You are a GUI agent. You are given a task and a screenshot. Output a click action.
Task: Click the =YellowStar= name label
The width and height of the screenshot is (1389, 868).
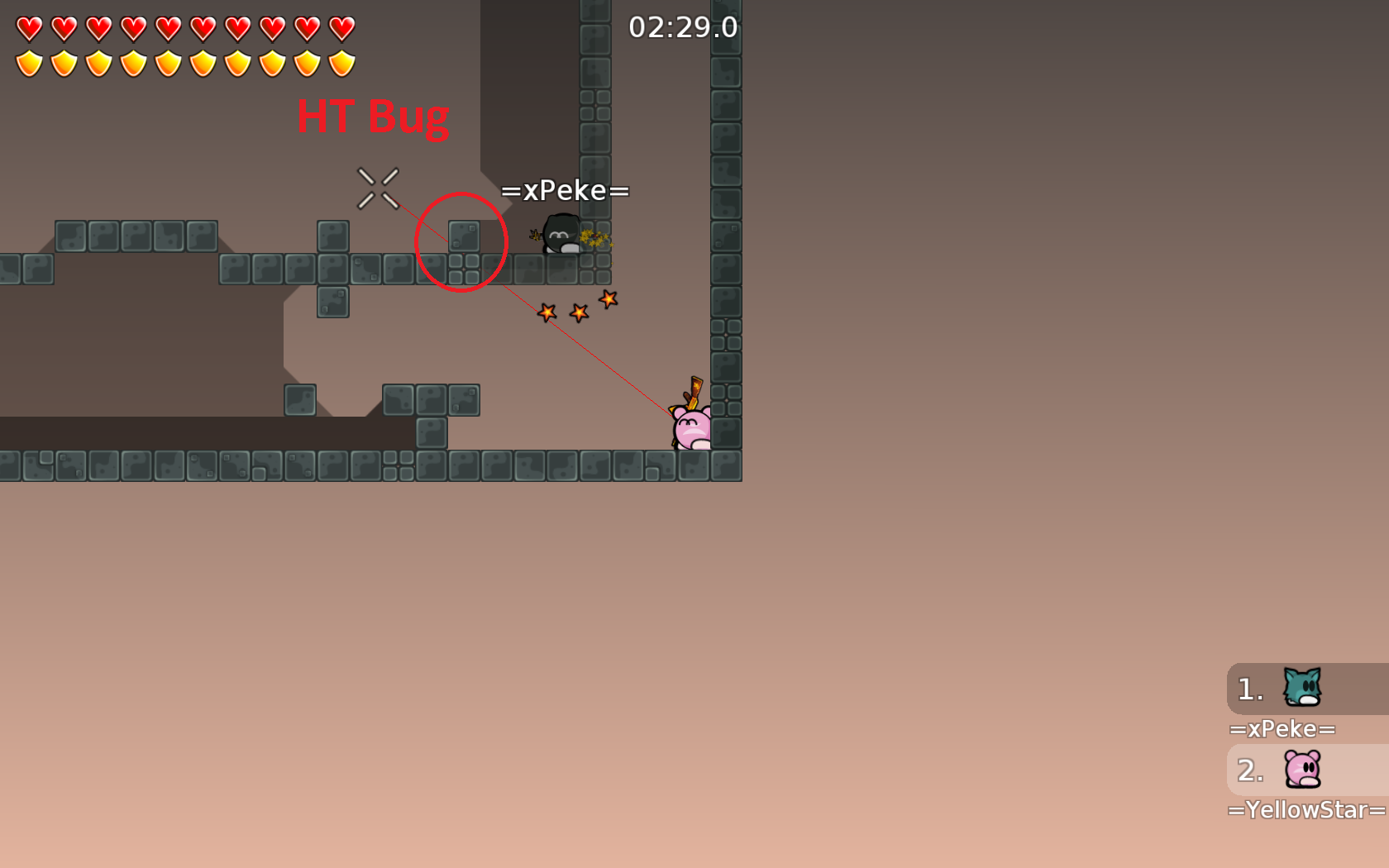click(x=1306, y=811)
